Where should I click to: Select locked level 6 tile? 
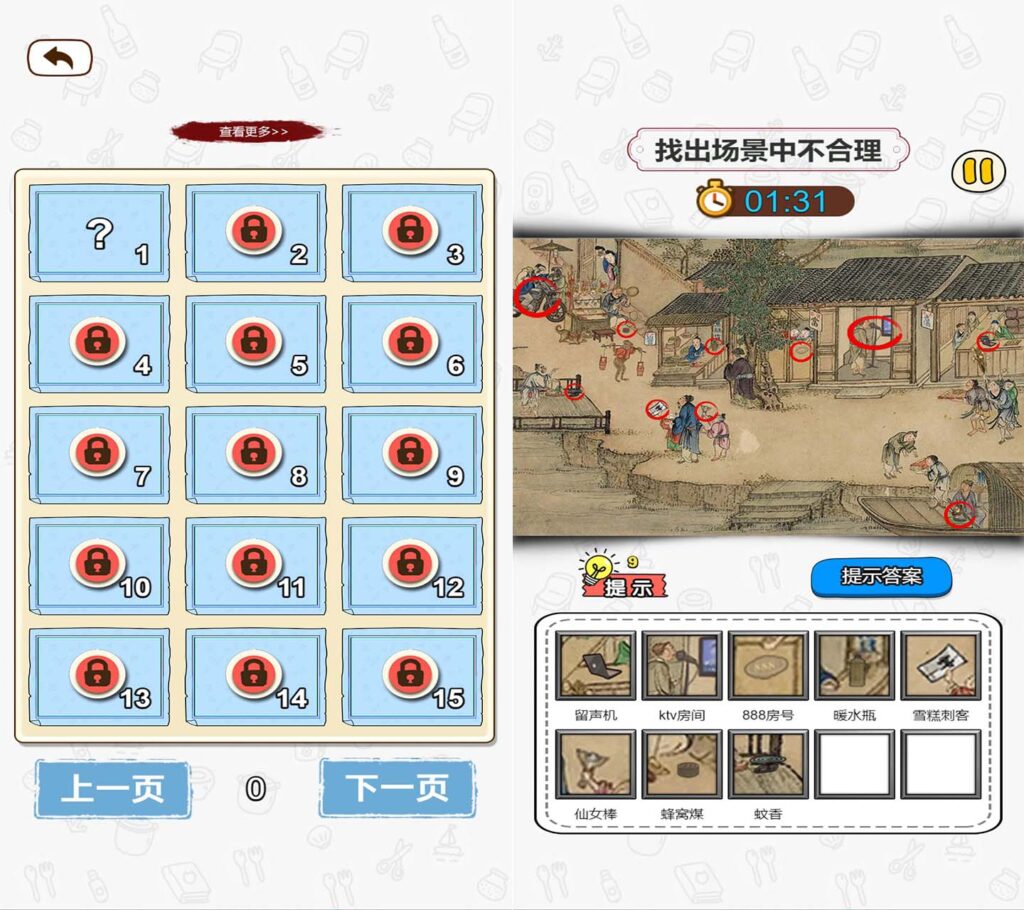pos(412,343)
